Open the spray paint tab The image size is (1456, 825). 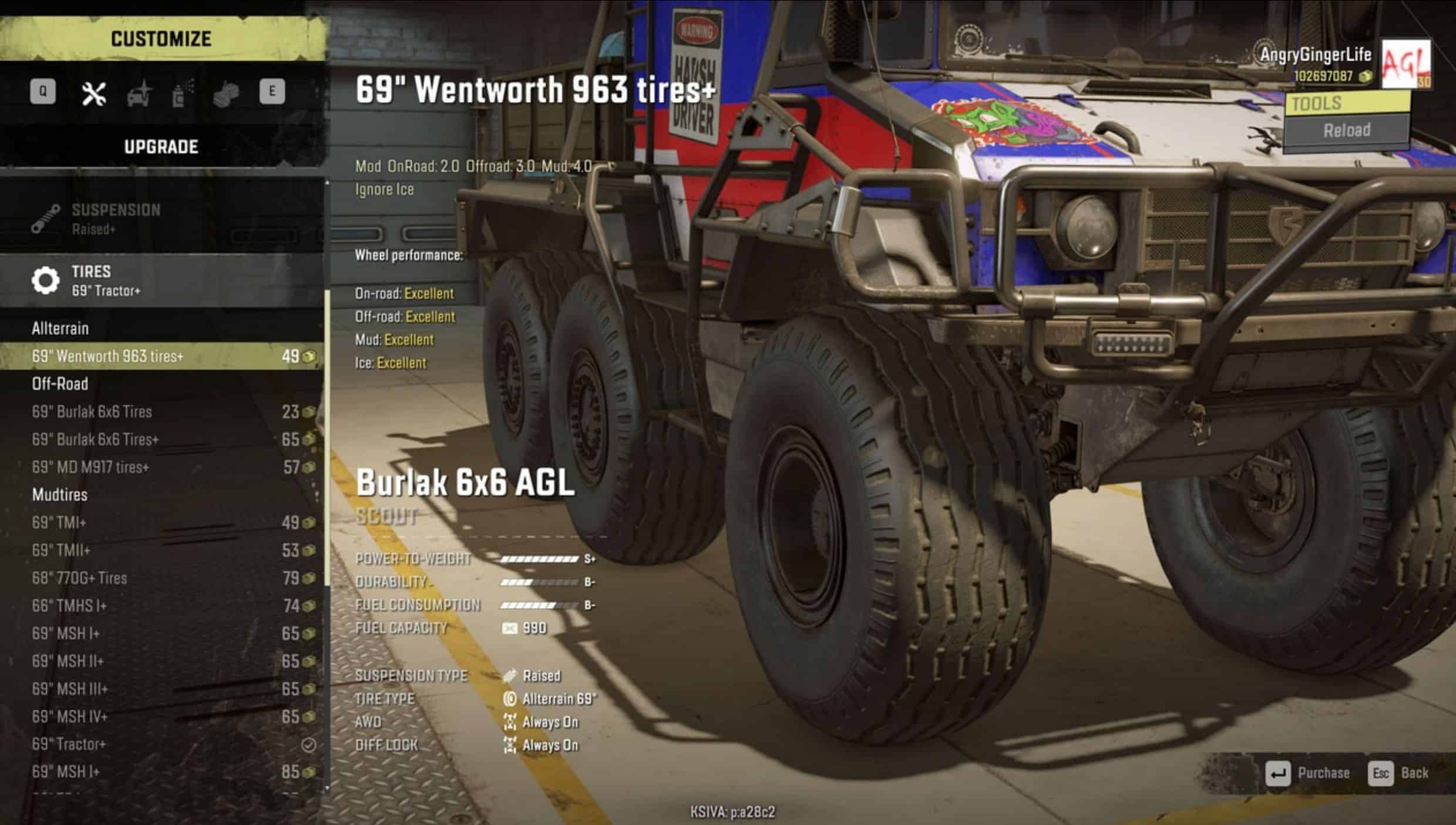coord(181,94)
